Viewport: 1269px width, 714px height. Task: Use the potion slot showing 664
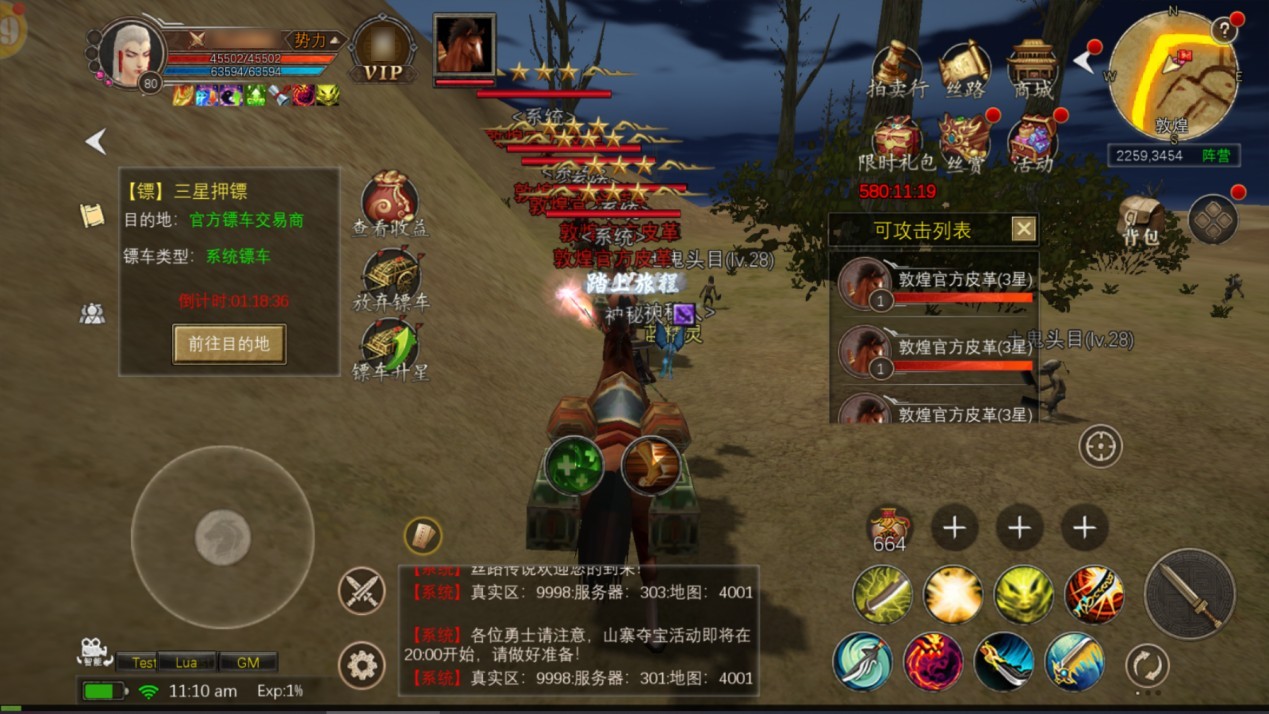click(889, 528)
